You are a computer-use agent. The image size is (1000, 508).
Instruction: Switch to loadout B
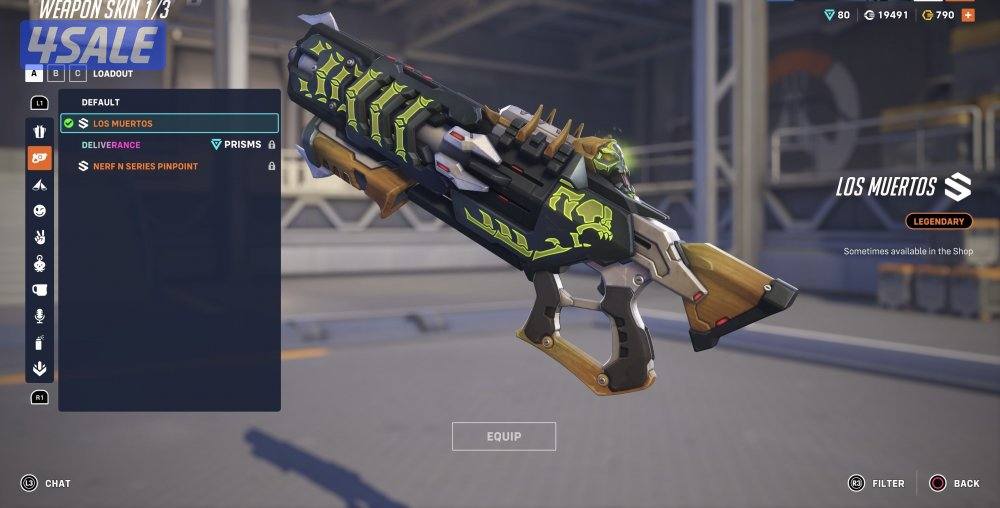coord(56,74)
